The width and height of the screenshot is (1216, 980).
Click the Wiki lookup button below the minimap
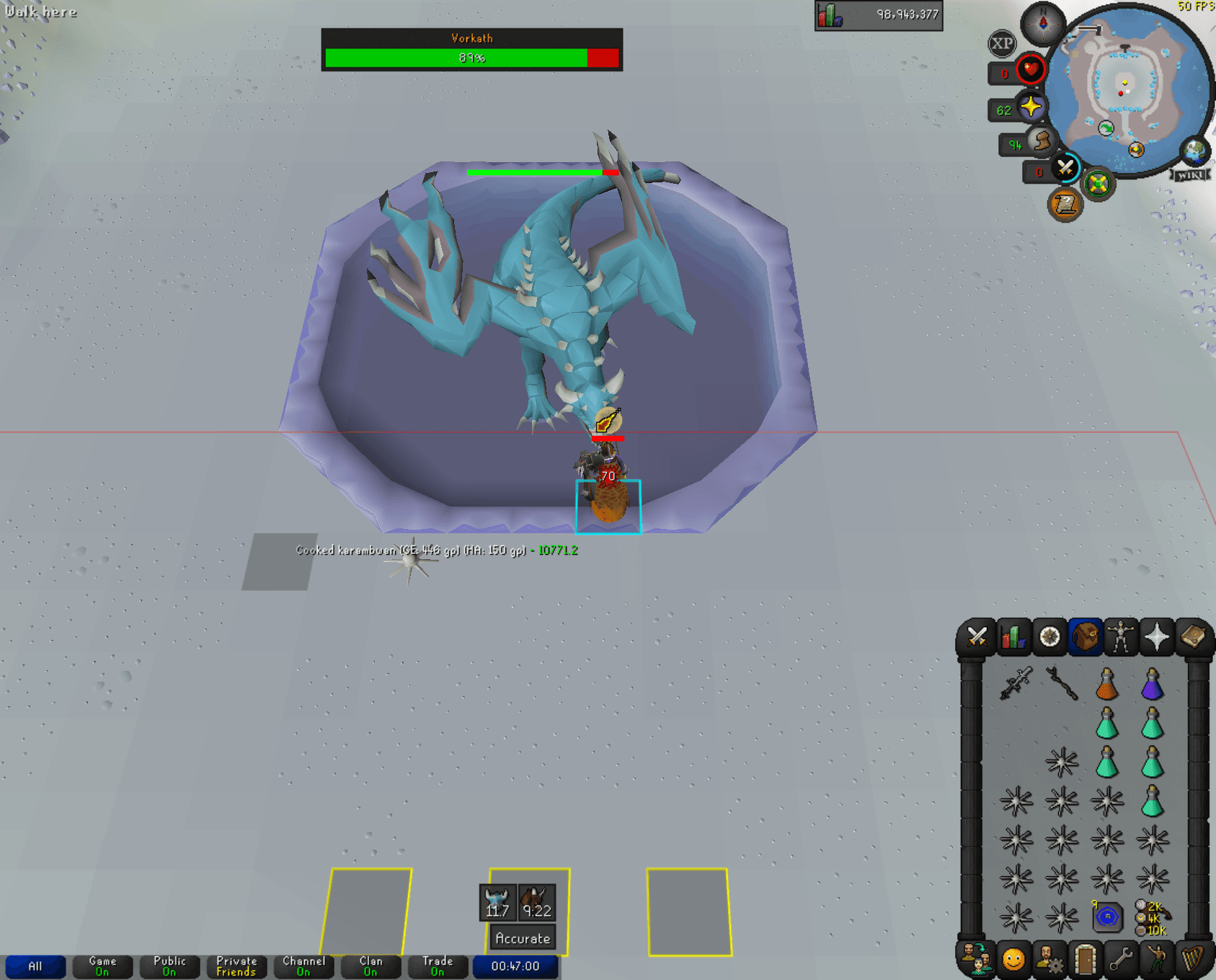coord(1191,173)
